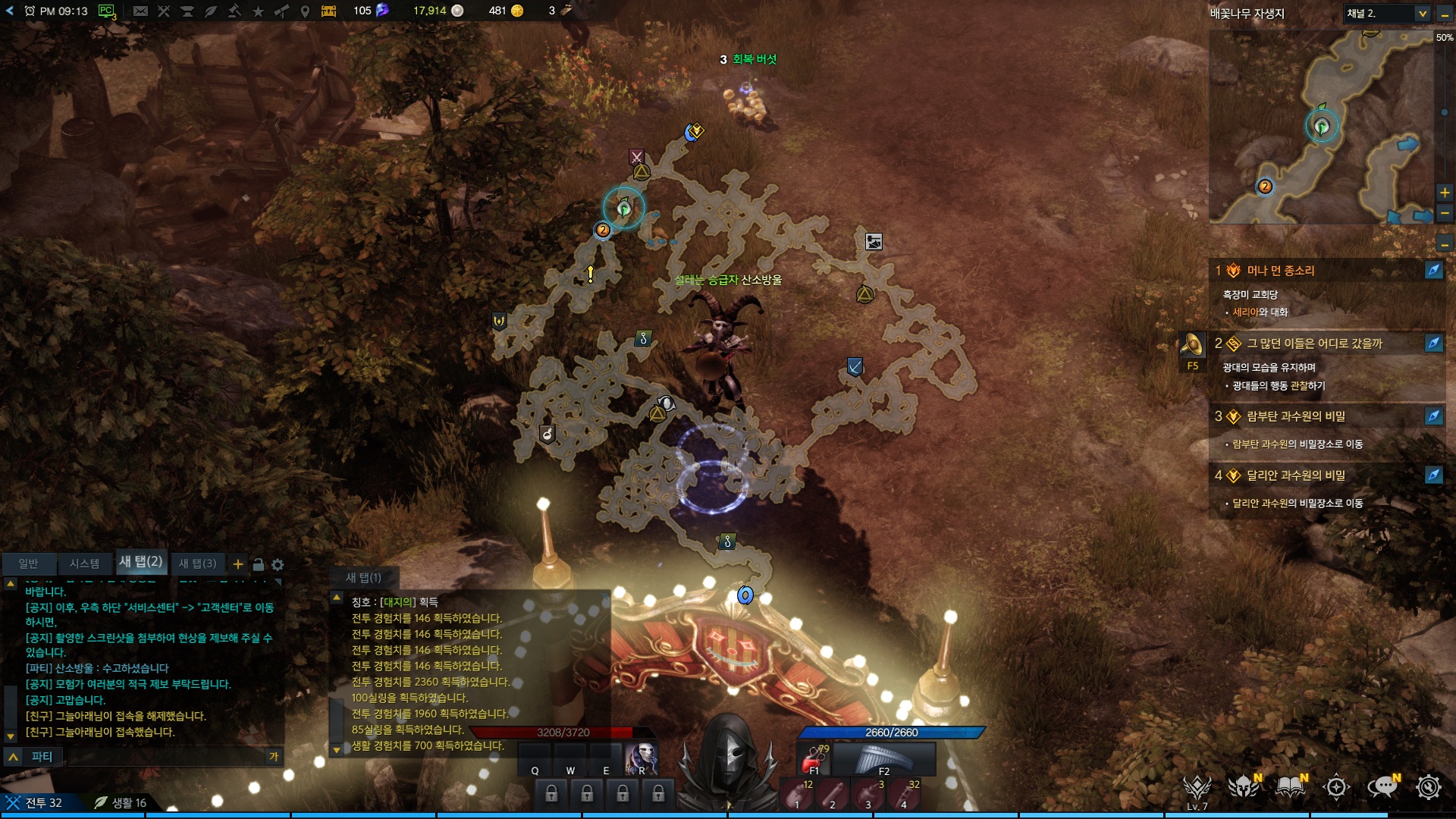1456x819 pixels.
Task: Toggle the chat window lock icon
Action: click(x=258, y=565)
